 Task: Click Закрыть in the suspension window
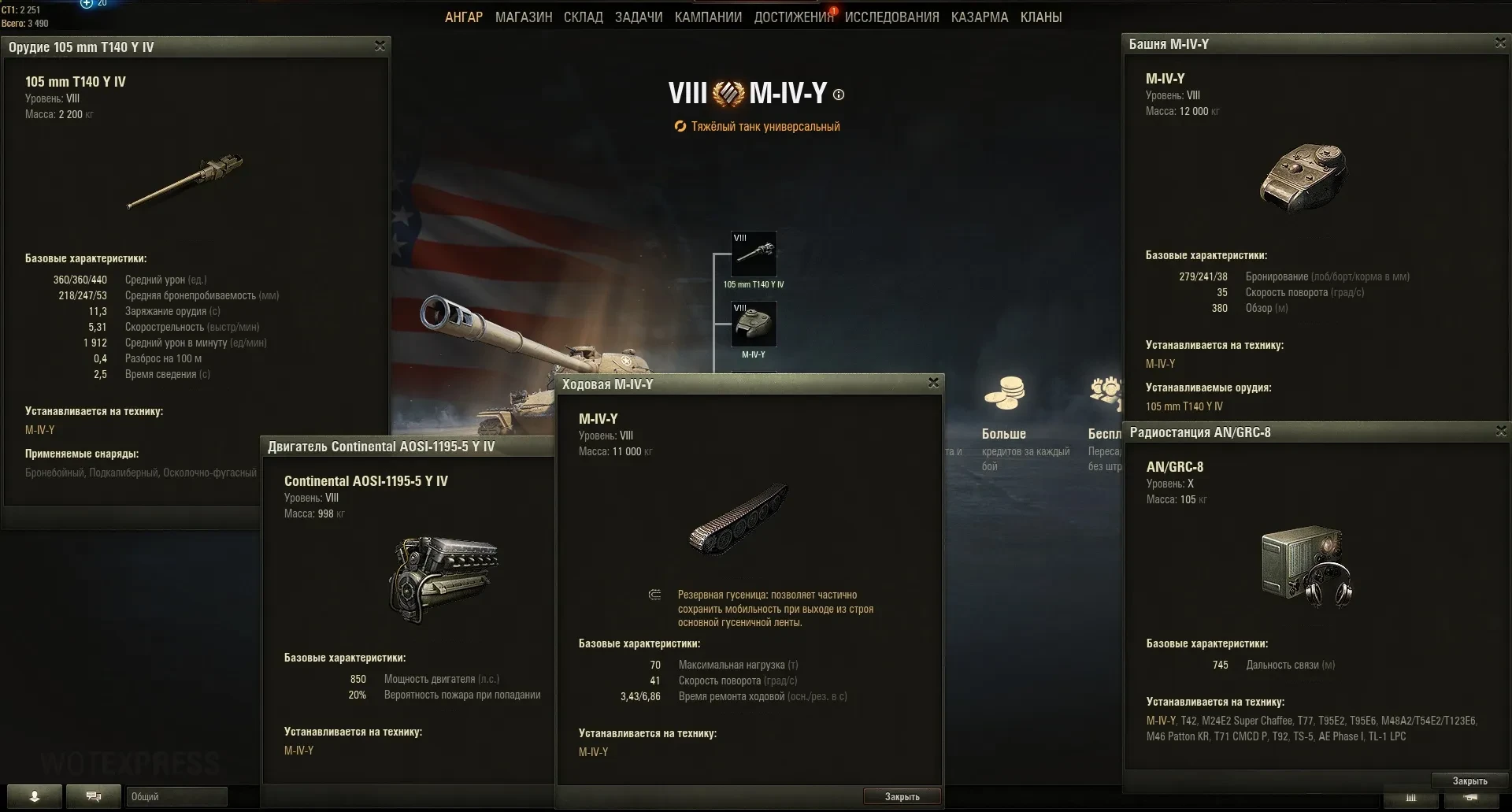pyautogui.click(x=902, y=796)
